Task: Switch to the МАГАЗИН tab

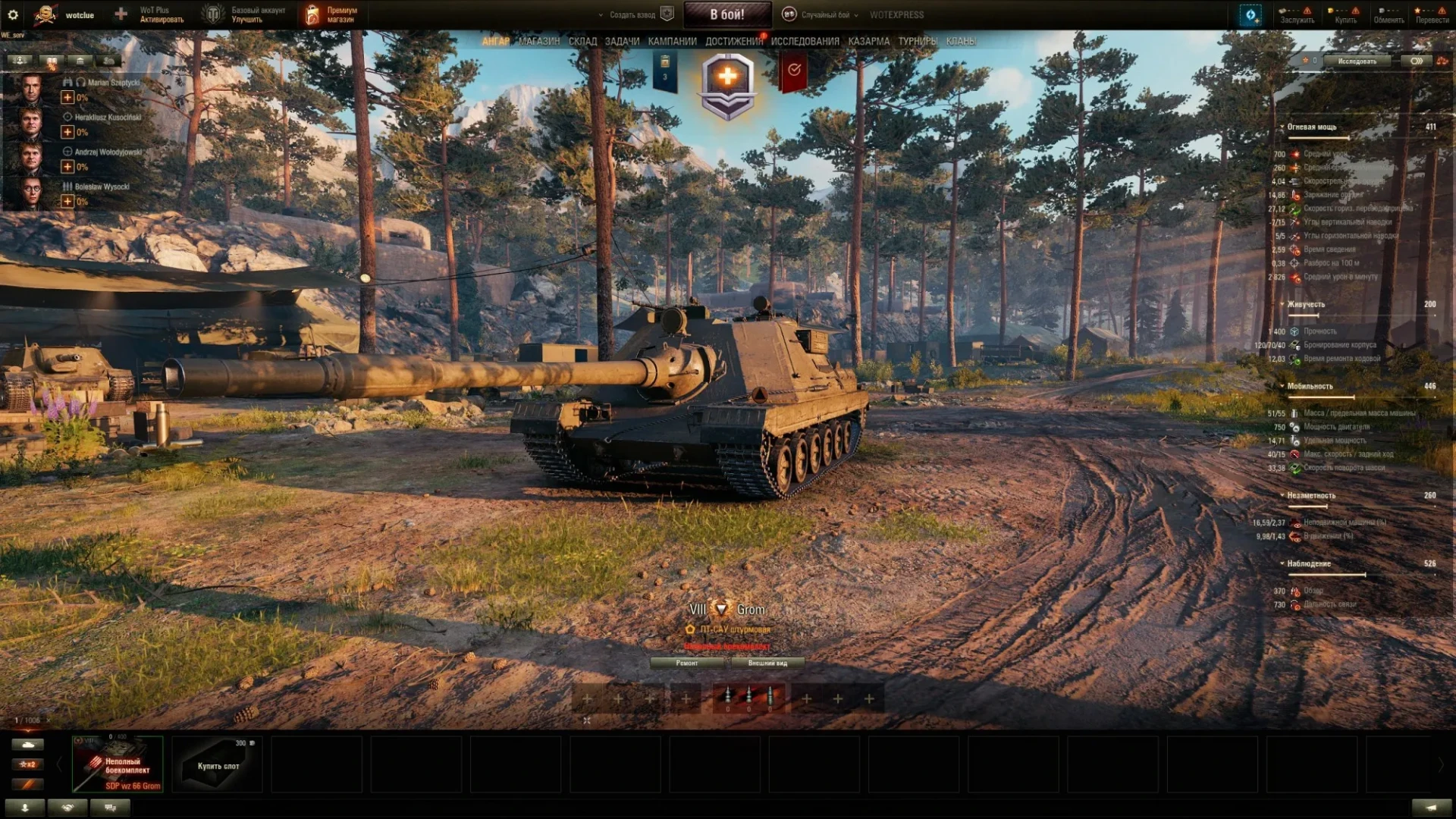Action: (x=539, y=42)
